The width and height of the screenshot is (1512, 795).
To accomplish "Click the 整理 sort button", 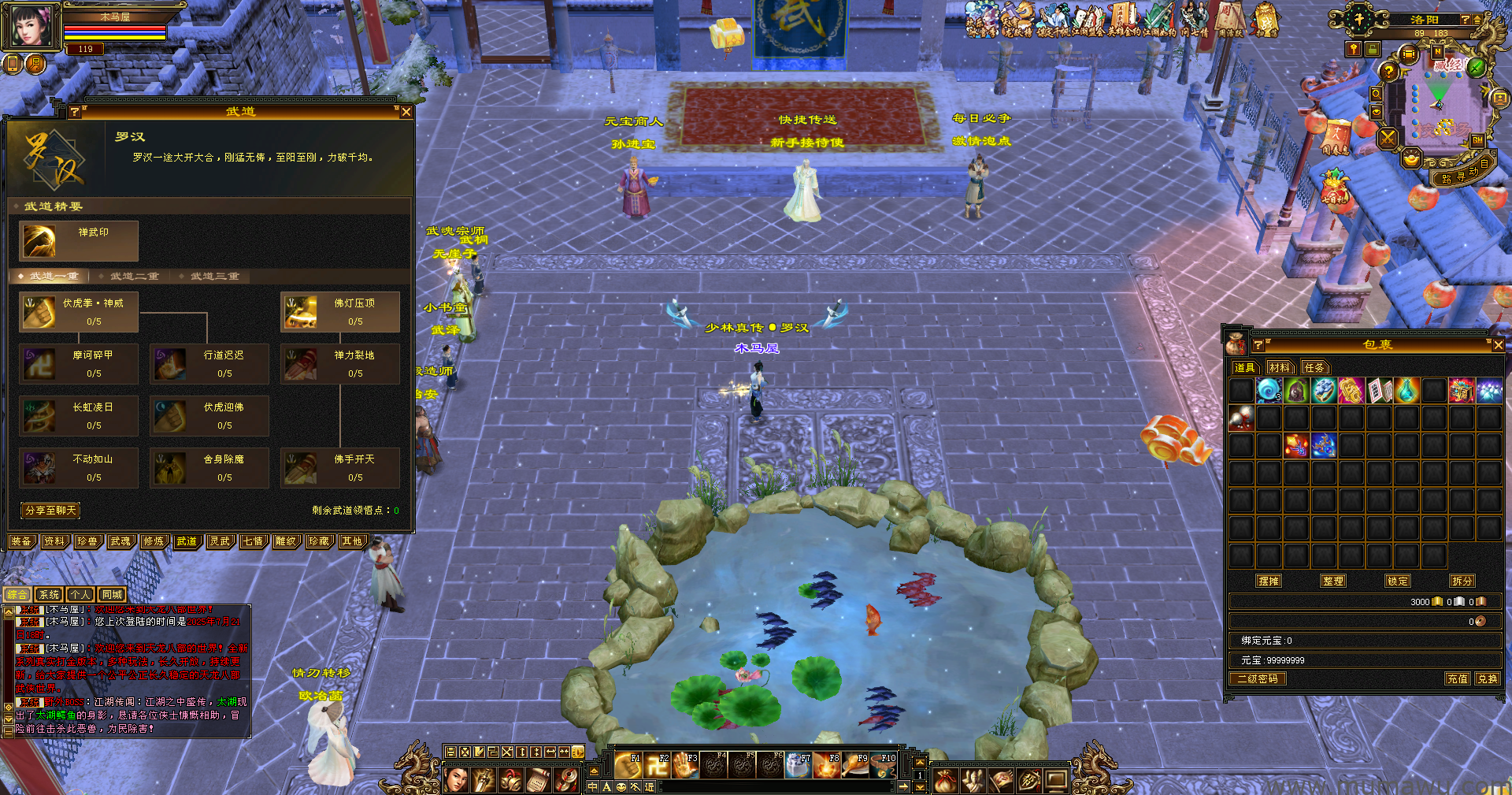I will point(1333,581).
